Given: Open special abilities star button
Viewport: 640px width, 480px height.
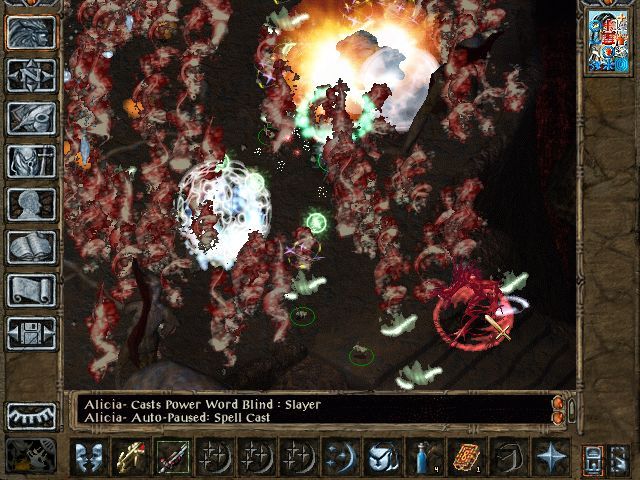Looking at the screenshot, I should (550, 457).
